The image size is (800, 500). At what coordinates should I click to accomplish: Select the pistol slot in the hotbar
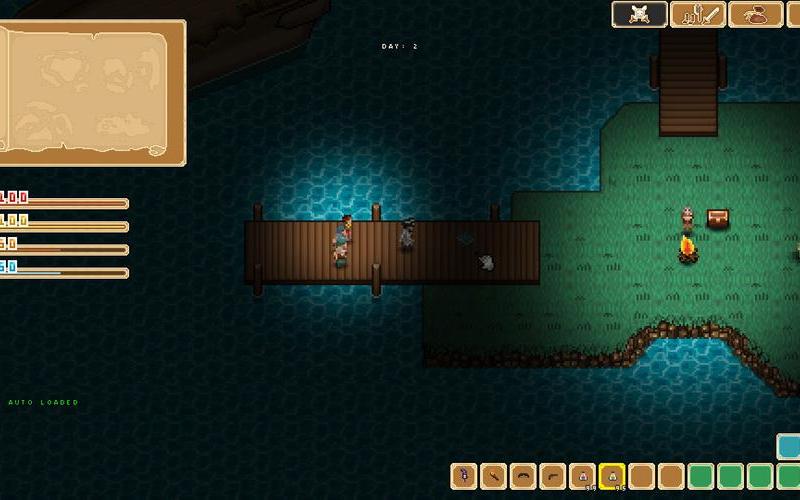click(x=553, y=476)
